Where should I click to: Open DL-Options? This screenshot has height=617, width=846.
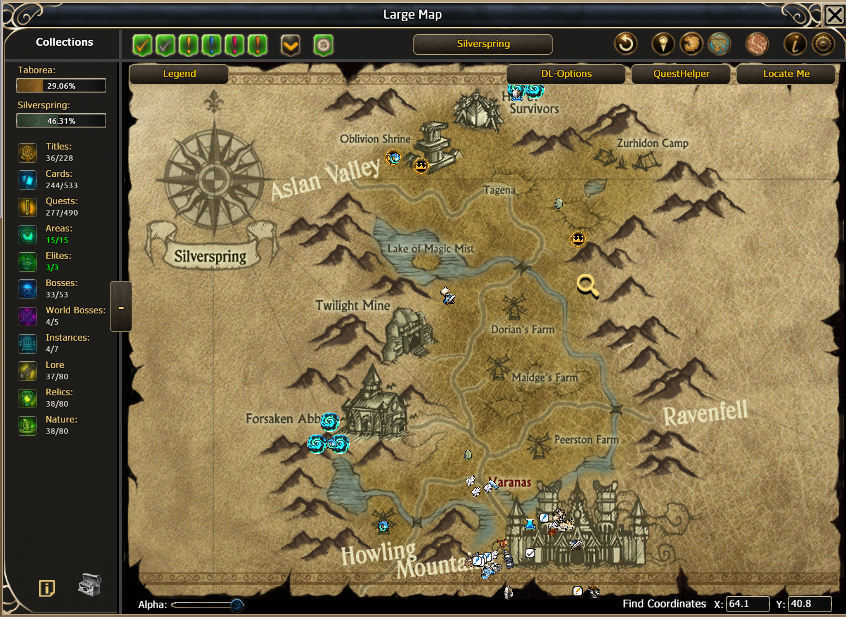click(x=566, y=74)
